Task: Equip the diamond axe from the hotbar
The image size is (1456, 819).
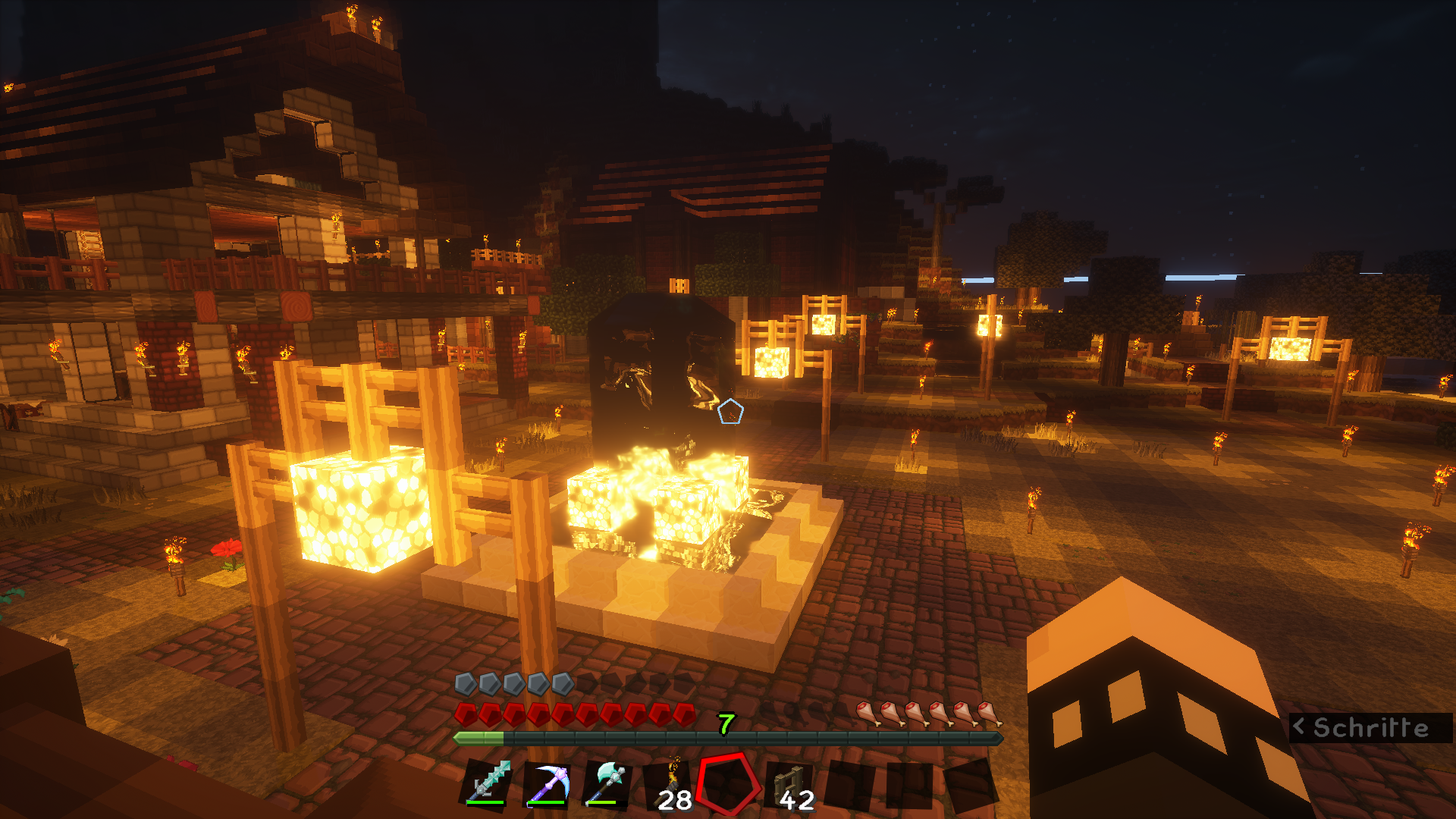Action: pyautogui.click(x=608, y=783)
